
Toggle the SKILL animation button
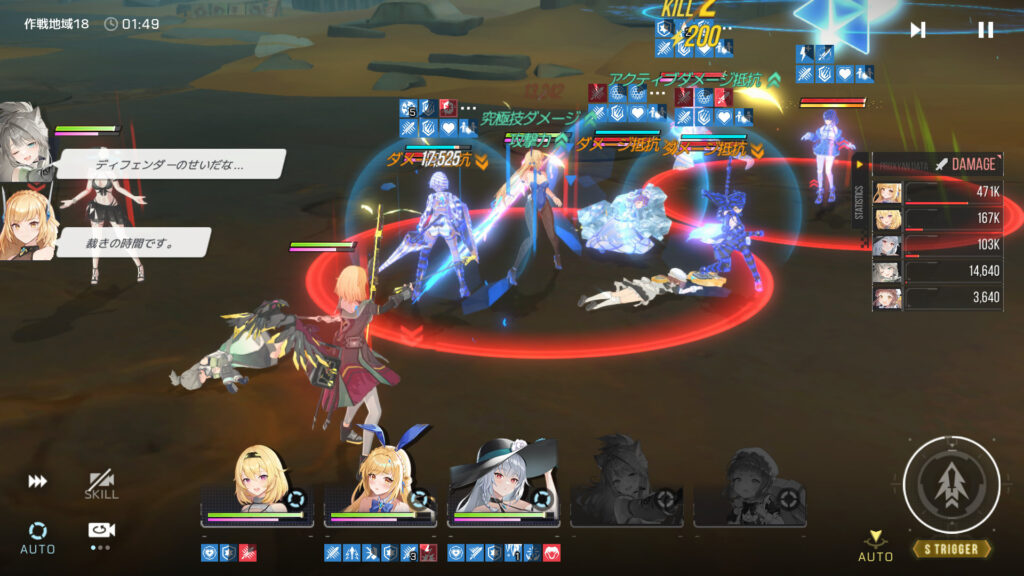101,484
